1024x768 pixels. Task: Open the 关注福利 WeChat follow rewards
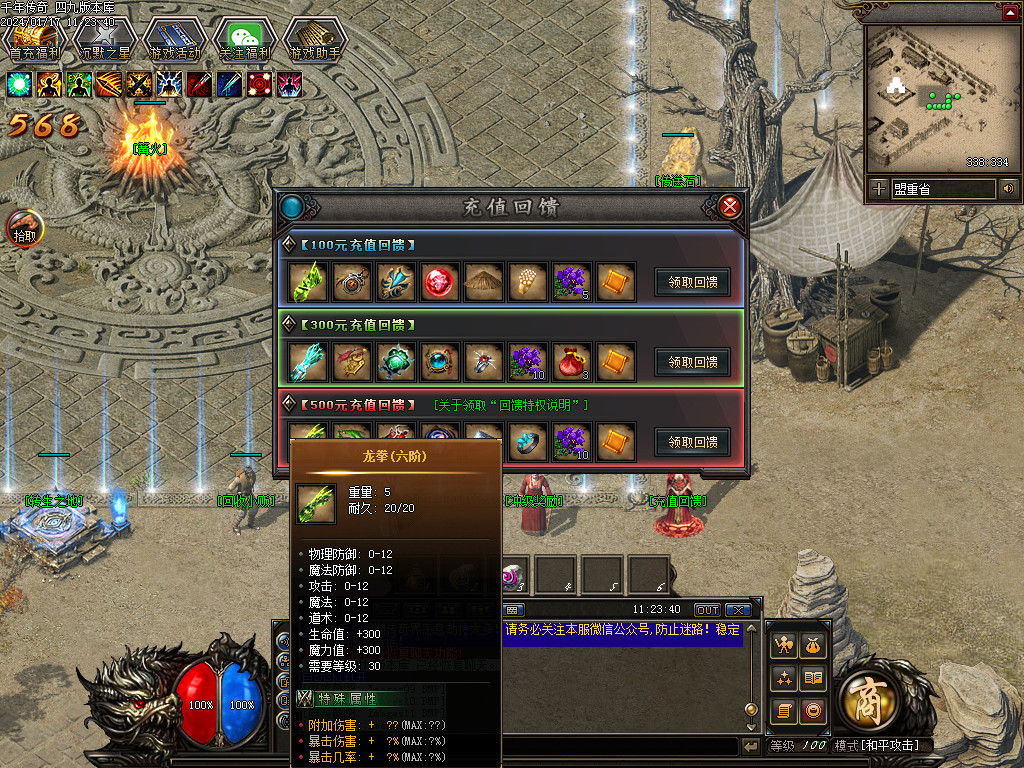point(245,40)
